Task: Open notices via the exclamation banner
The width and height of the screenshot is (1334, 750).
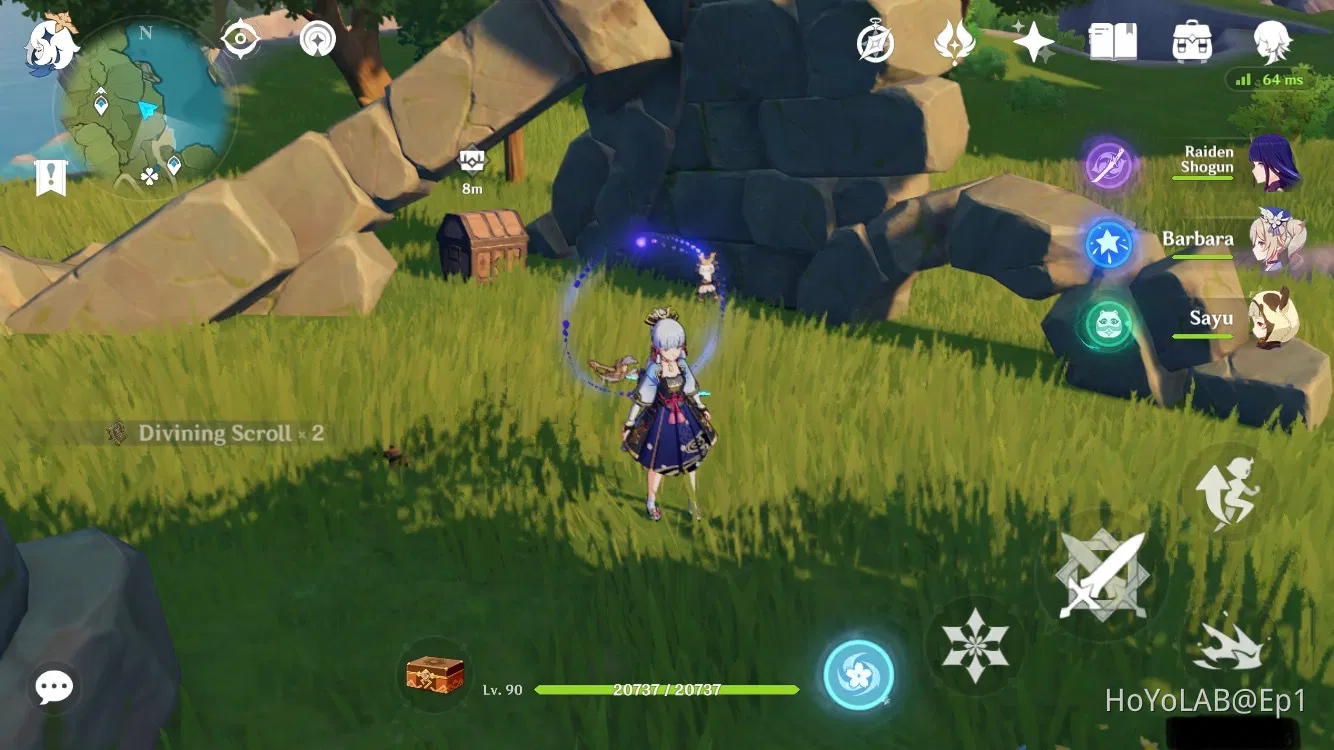Action: pyautogui.click(x=50, y=178)
